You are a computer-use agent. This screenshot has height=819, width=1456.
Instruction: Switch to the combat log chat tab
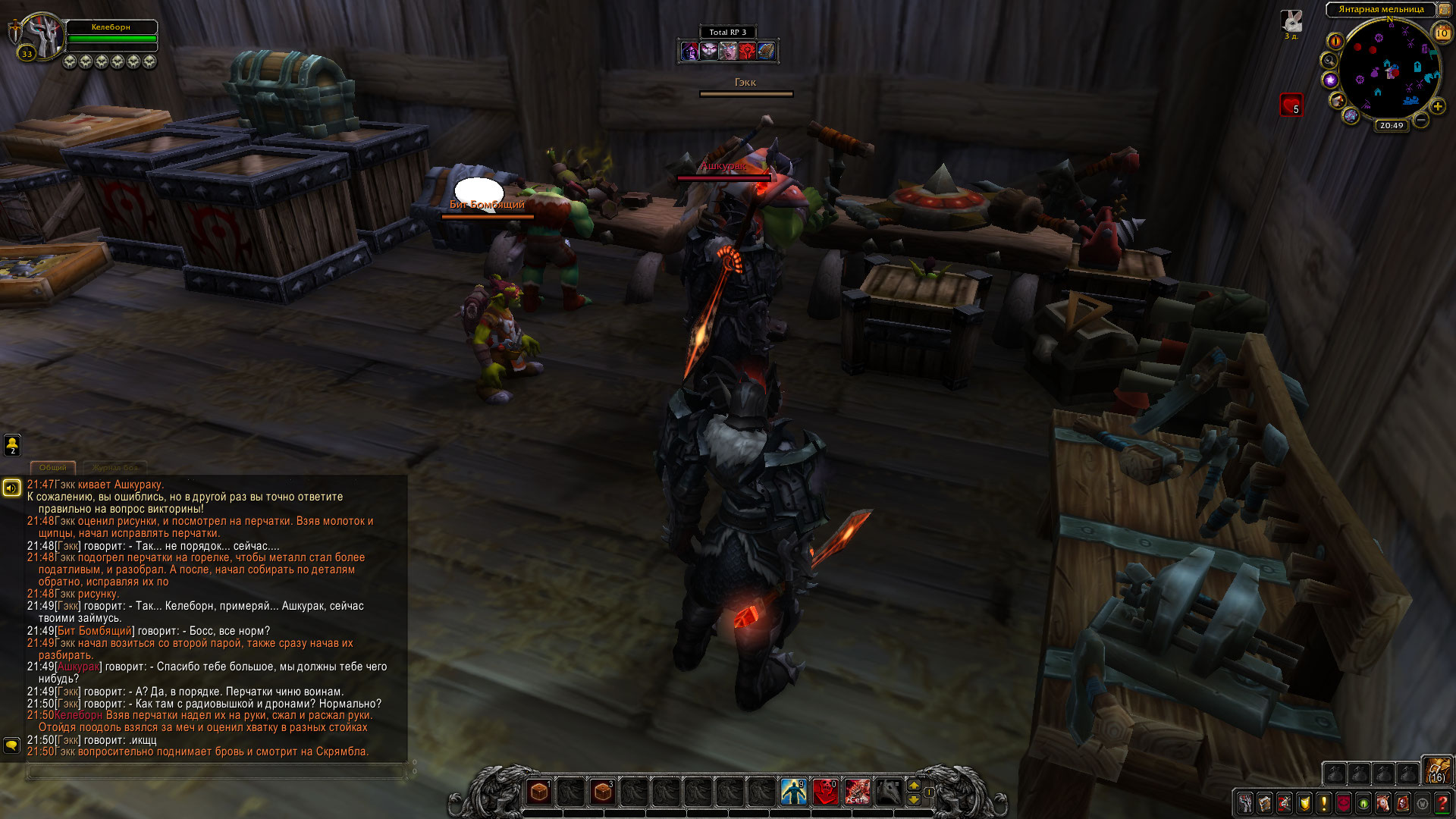tap(115, 468)
